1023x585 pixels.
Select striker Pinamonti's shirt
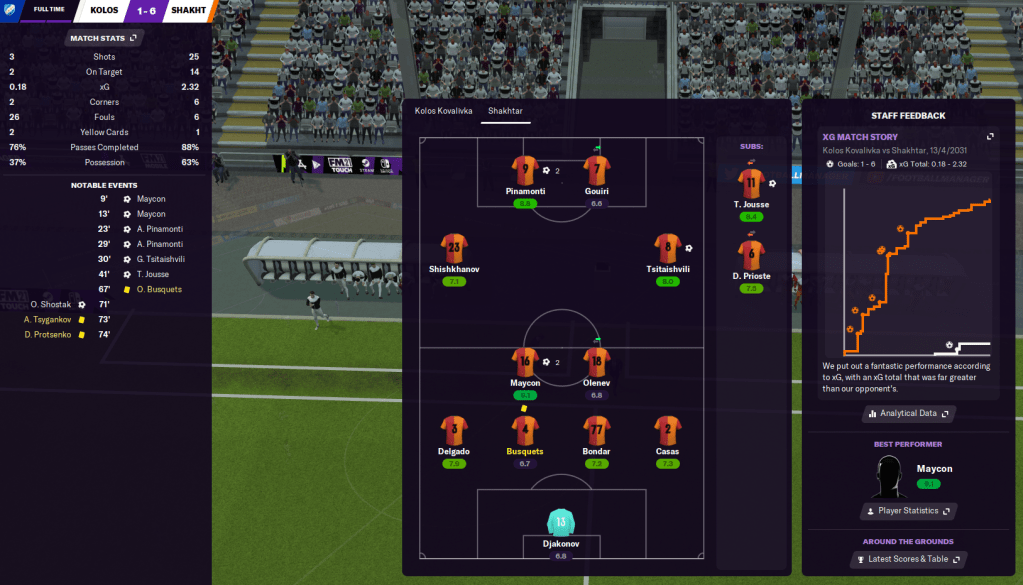point(524,170)
